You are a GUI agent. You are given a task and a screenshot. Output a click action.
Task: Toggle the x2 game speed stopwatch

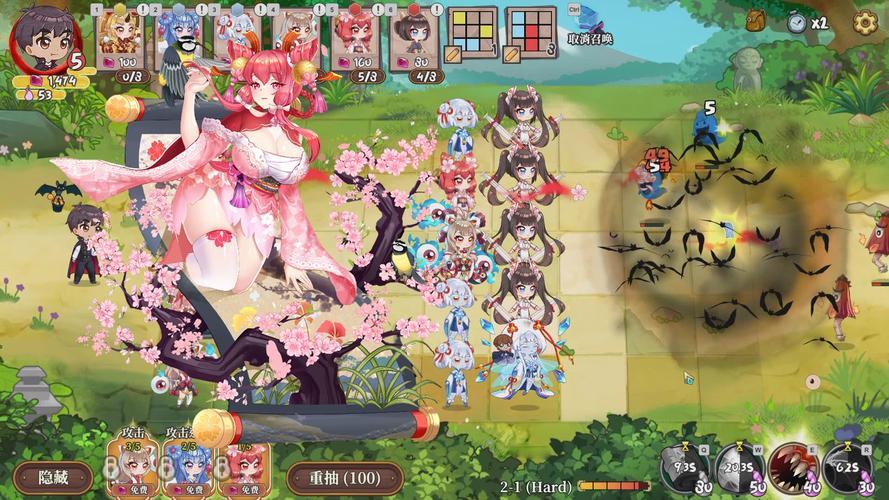(798, 22)
